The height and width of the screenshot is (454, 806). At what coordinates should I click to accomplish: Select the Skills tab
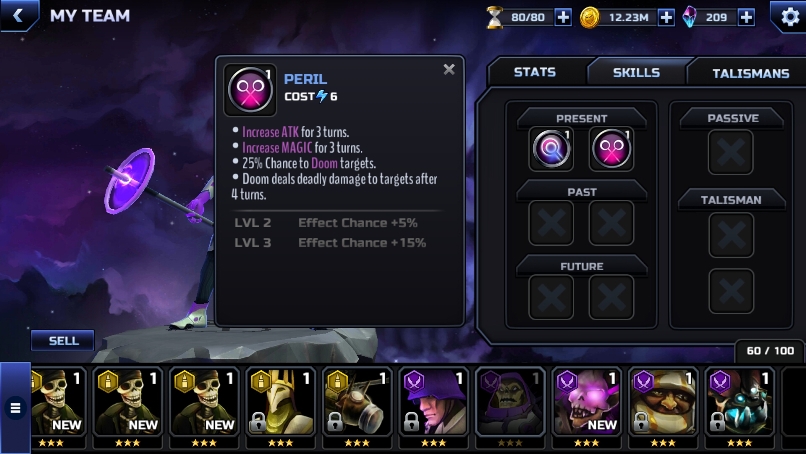click(x=636, y=72)
